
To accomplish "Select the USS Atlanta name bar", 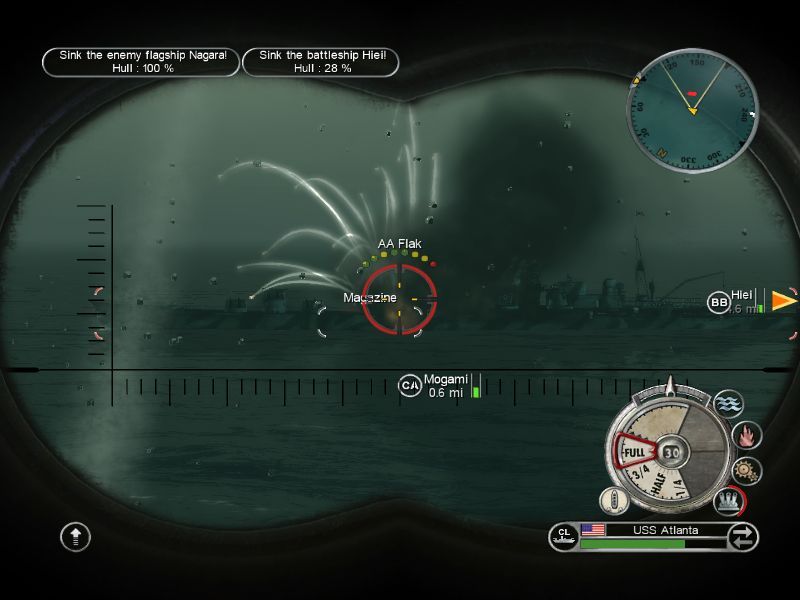I will pyautogui.click(x=665, y=530).
